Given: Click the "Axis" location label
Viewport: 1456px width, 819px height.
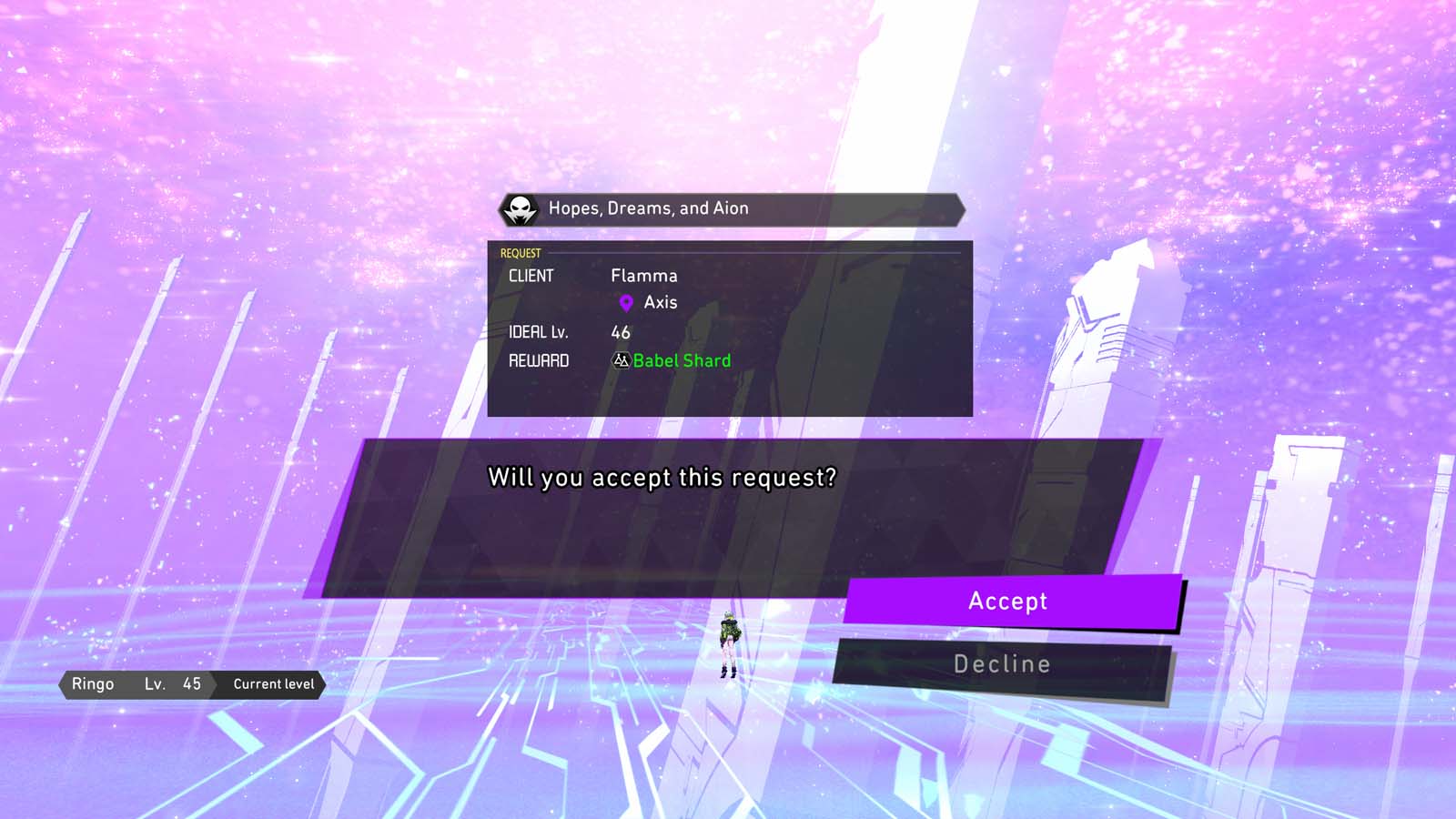Looking at the screenshot, I should tap(660, 301).
